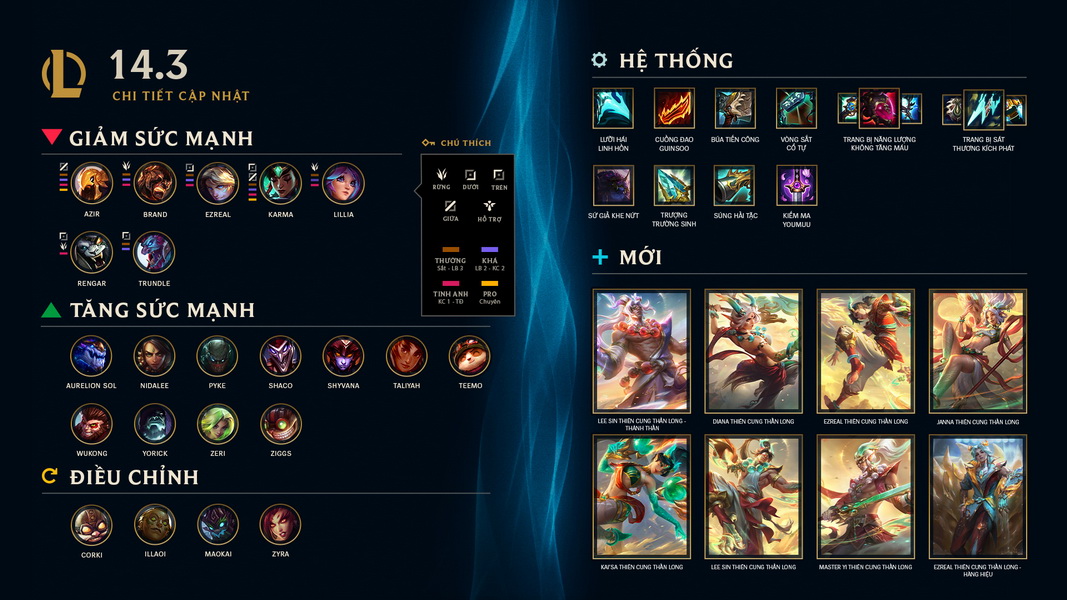Select the Aurelion Sol portrait

(x=91, y=356)
